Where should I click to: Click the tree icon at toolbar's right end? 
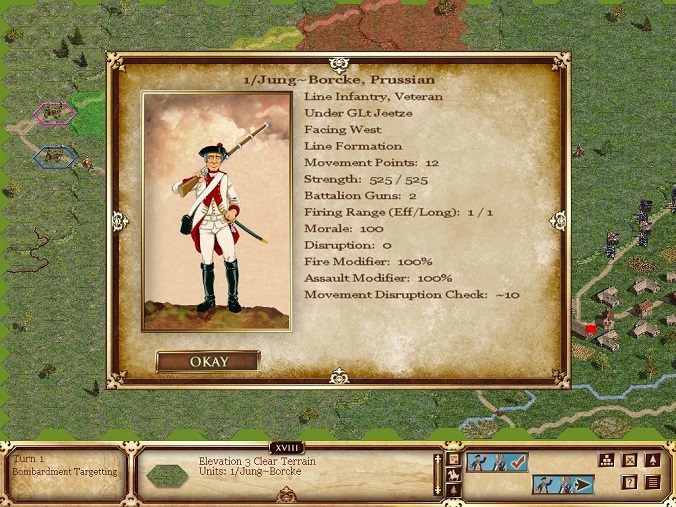[652, 461]
